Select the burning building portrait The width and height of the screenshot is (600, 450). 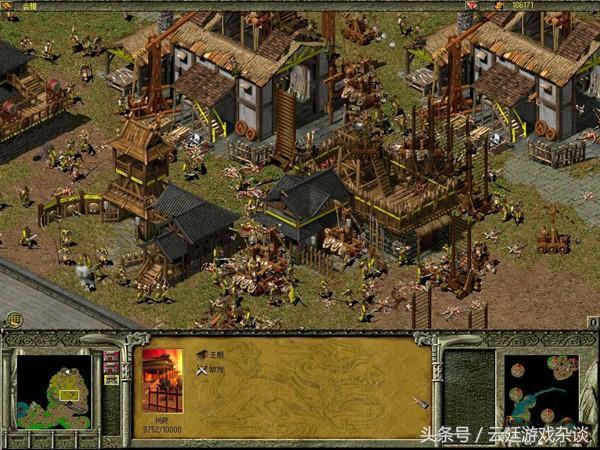(x=163, y=380)
